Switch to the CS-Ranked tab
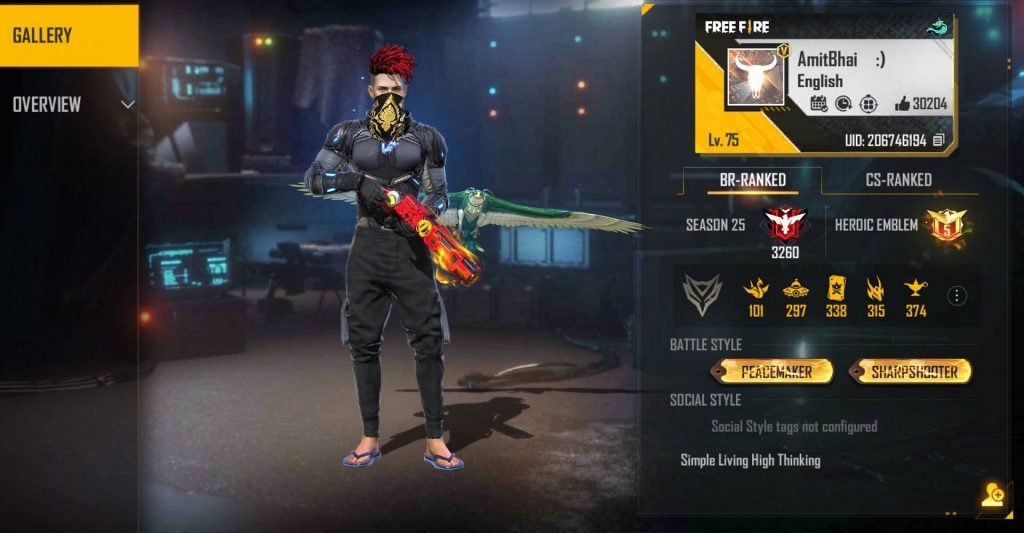1024x533 pixels. click(x=897, y=180)
